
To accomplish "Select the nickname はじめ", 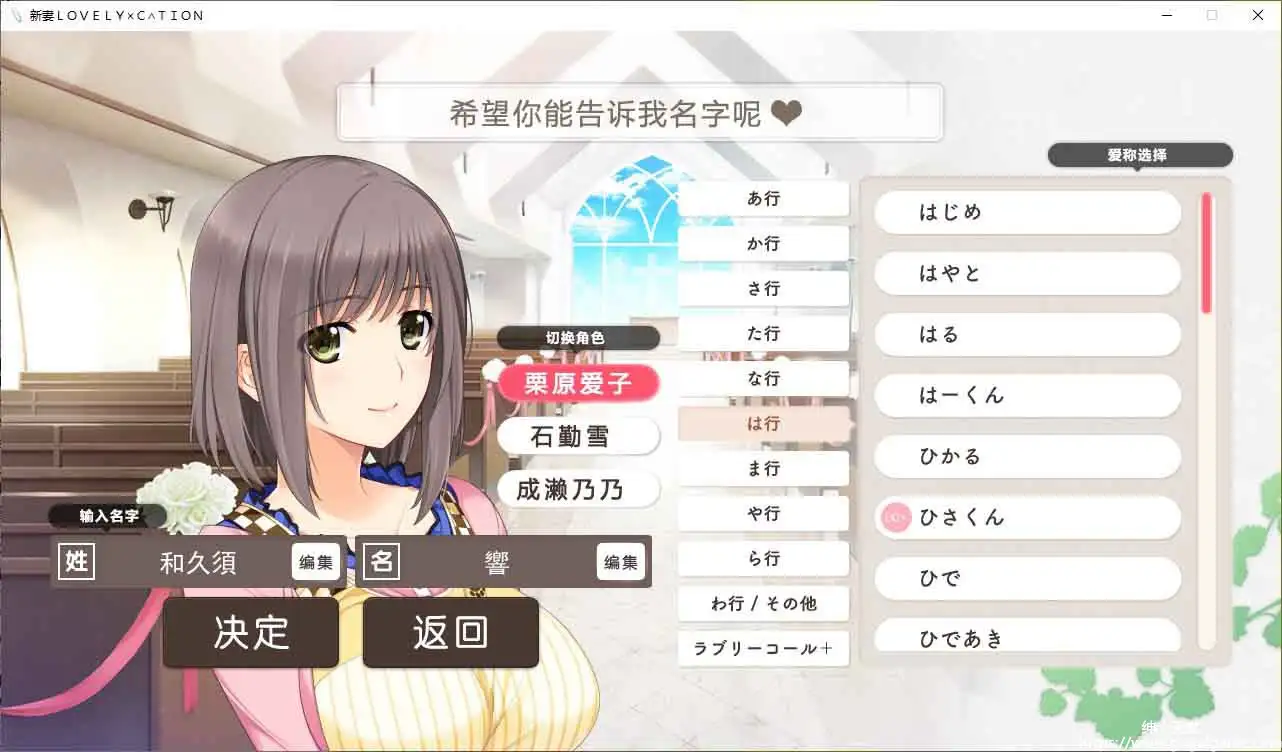I will pyautogui.click(x=1026, y=212).
